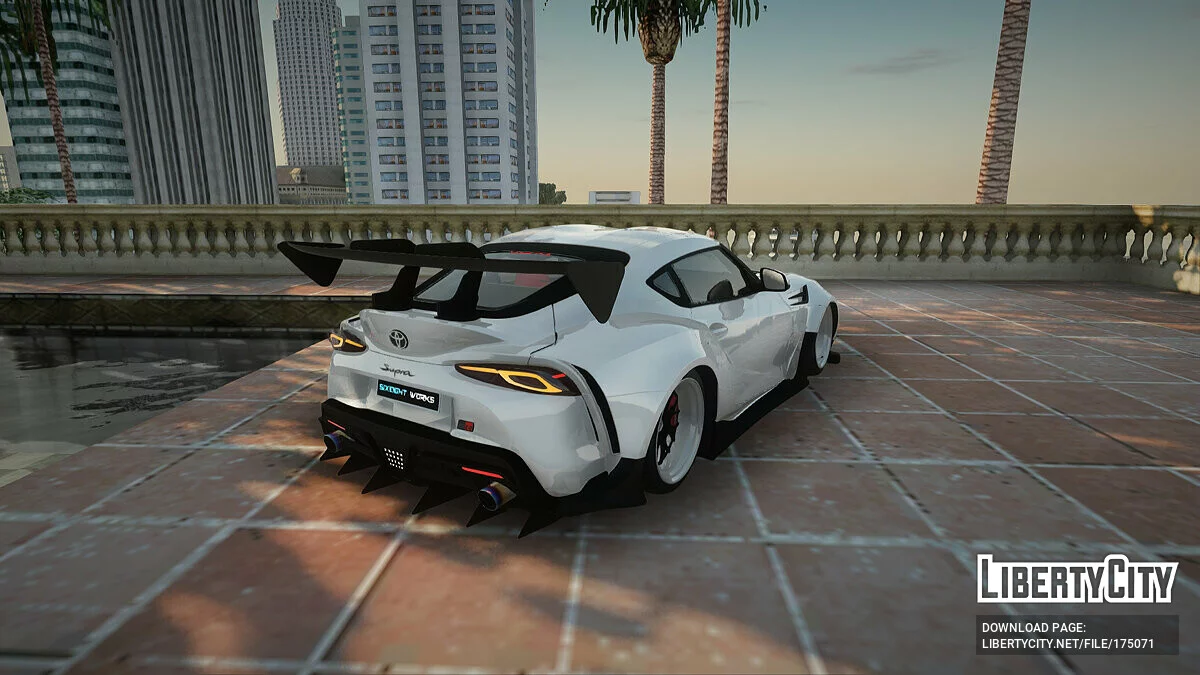
Task: Click the LibertyCity logo watermark
Action: click(1077, 579)
